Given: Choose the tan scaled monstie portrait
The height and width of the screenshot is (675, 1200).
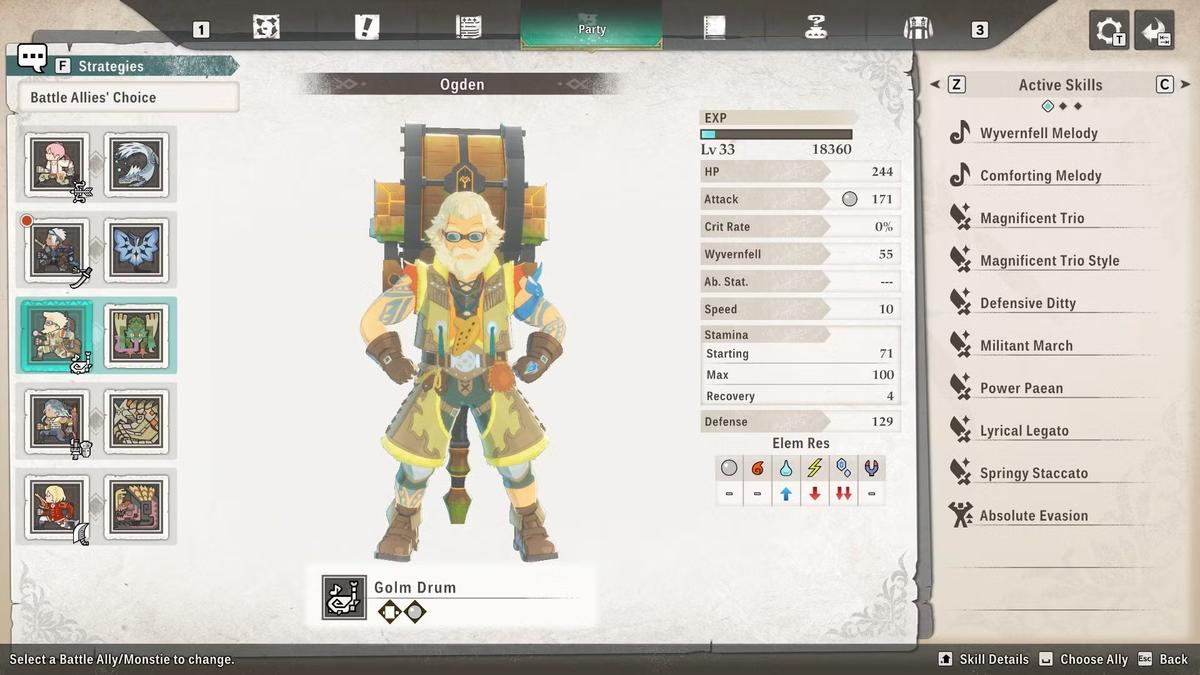Looking at the screenshot, I should 136,420.
